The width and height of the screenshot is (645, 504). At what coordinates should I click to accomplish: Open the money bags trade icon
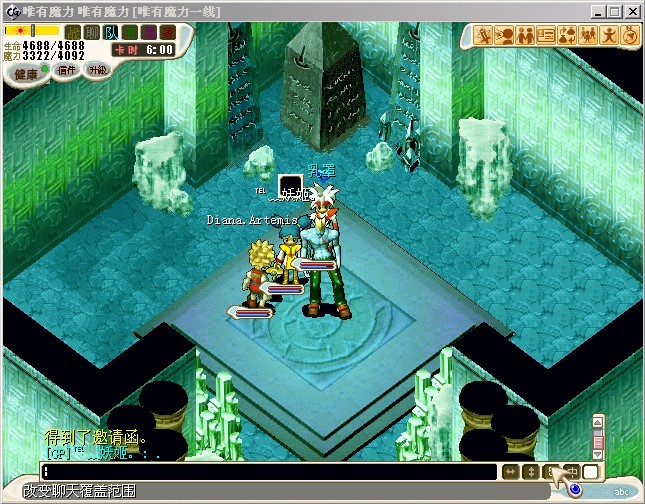[x=567, y=36]
